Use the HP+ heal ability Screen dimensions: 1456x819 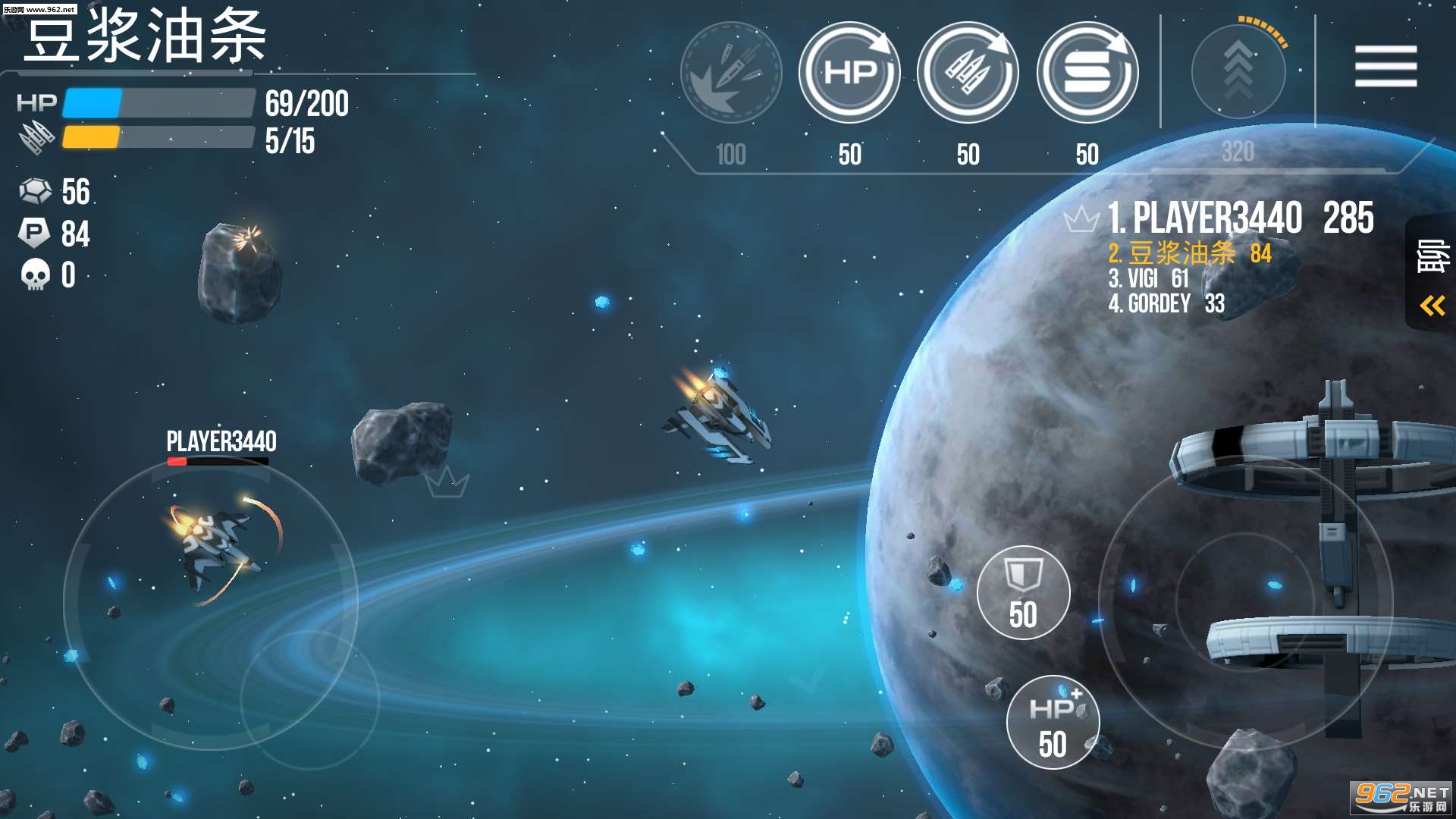[1053, 722]
